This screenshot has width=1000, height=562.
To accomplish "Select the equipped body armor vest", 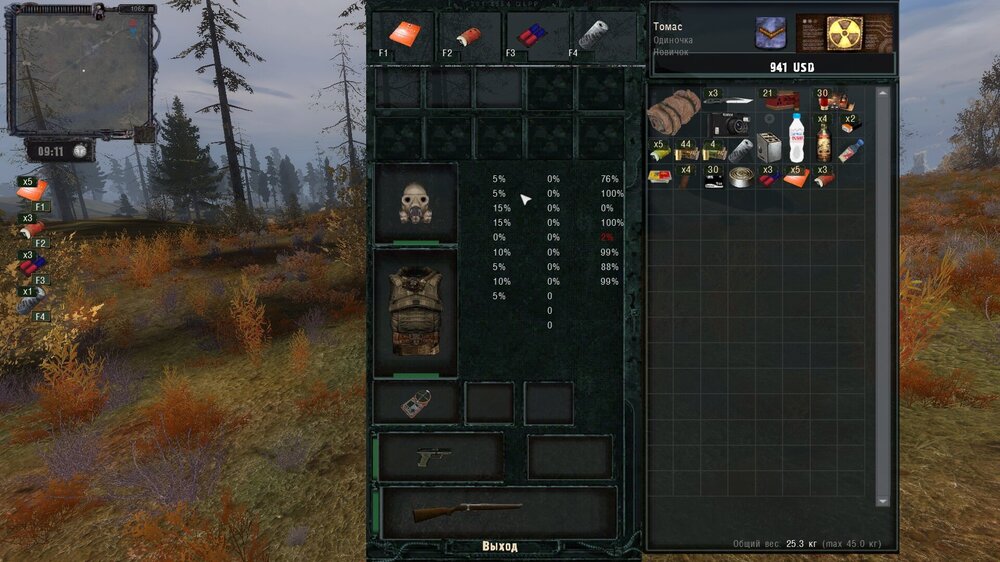I will click(x=415, y=312).
